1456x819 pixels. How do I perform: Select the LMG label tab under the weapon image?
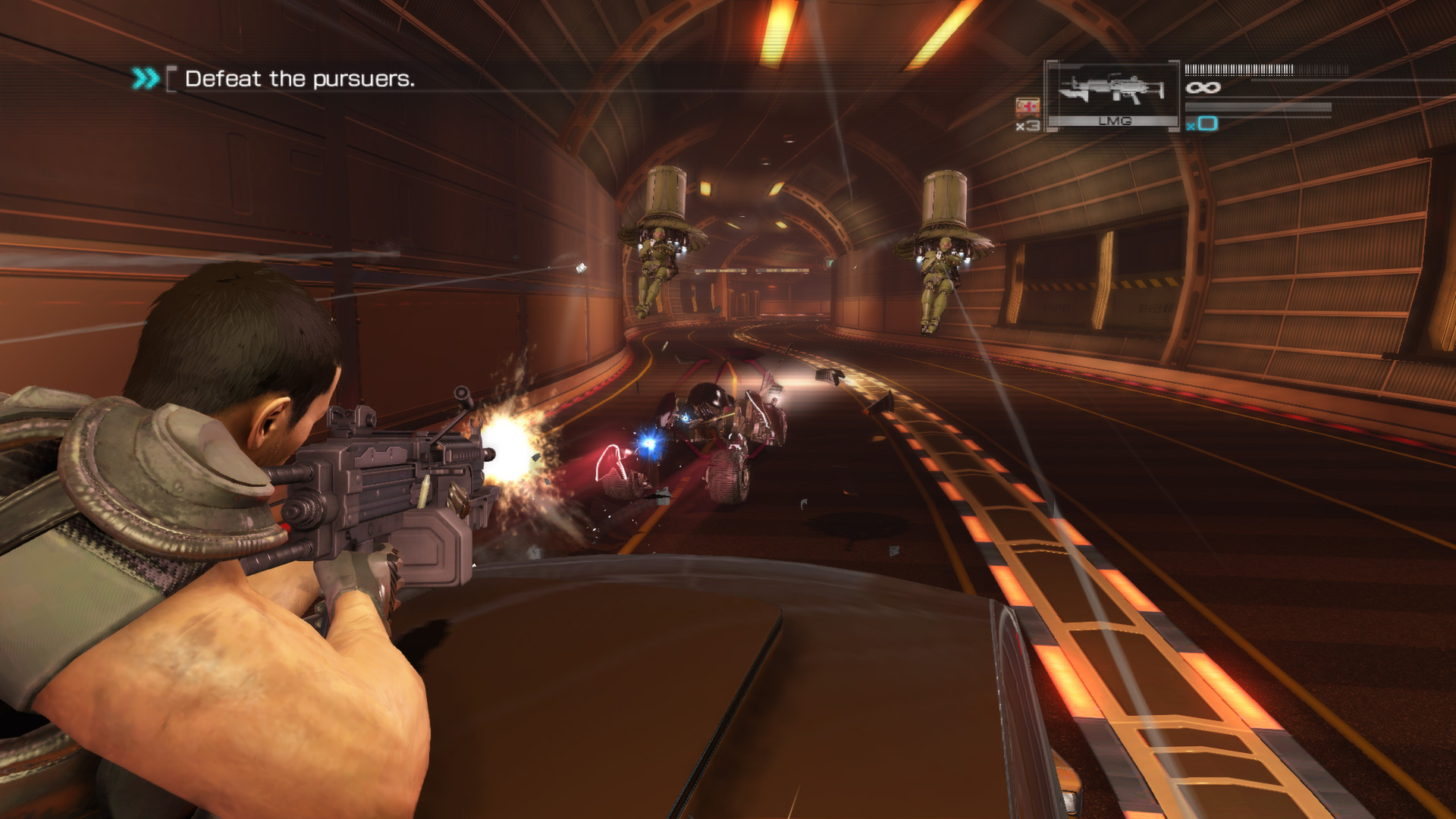[x=1116, y=120]
